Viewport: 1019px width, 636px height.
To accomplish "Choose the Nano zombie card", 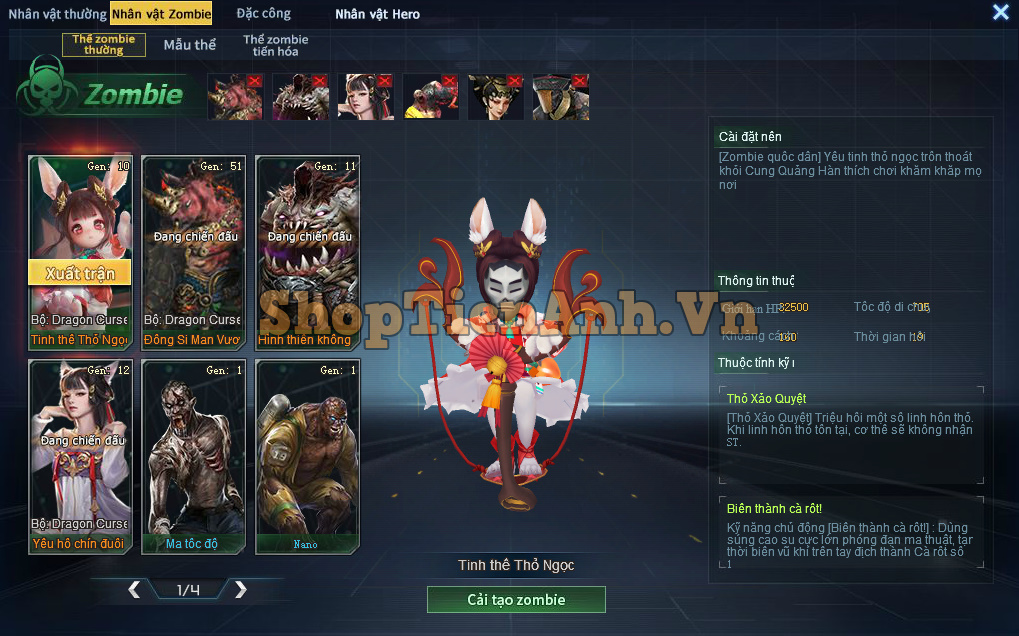I will tap(308, 456).
